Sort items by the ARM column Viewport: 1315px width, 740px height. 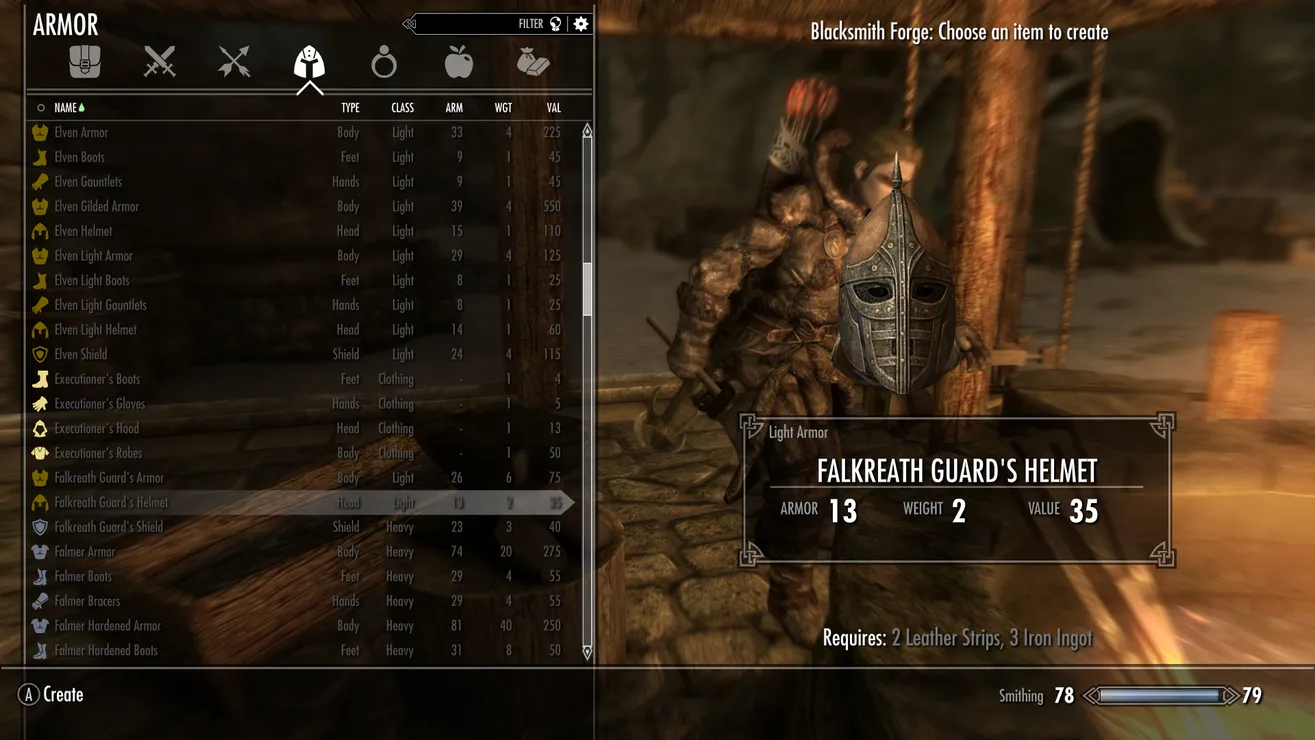(x=454, y=108)
